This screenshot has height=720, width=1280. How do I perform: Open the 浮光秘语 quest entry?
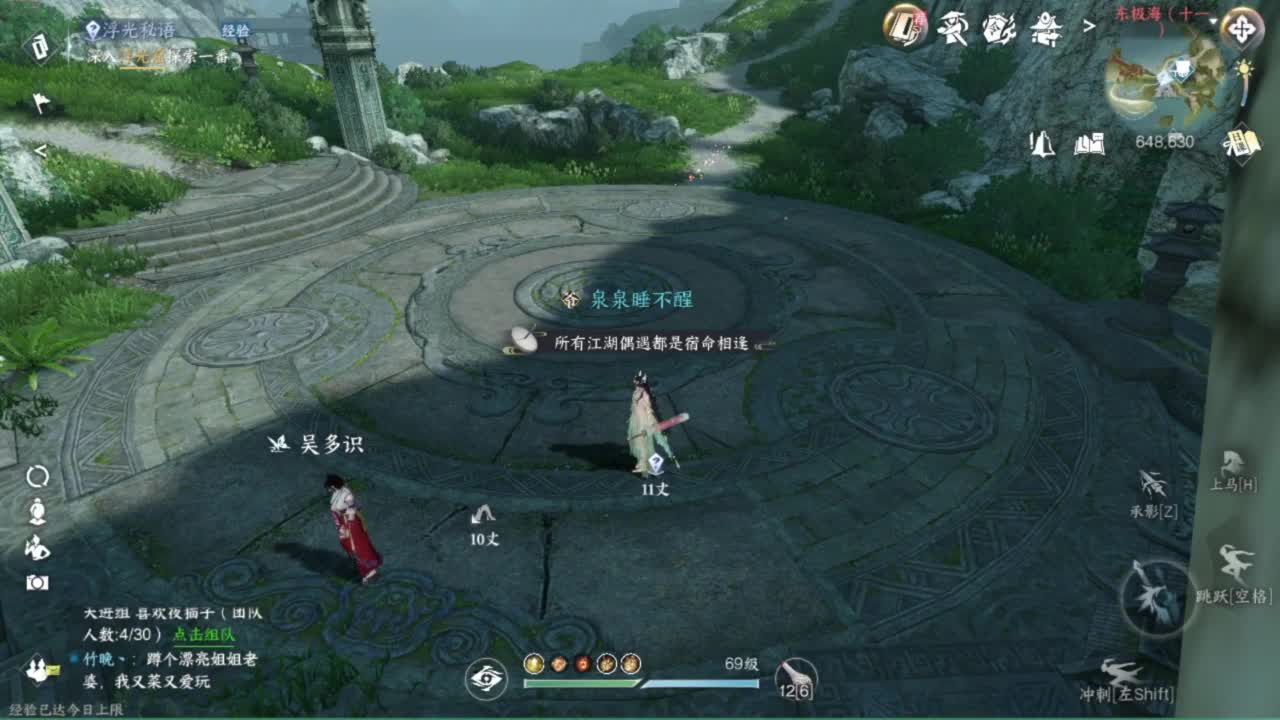138,30
